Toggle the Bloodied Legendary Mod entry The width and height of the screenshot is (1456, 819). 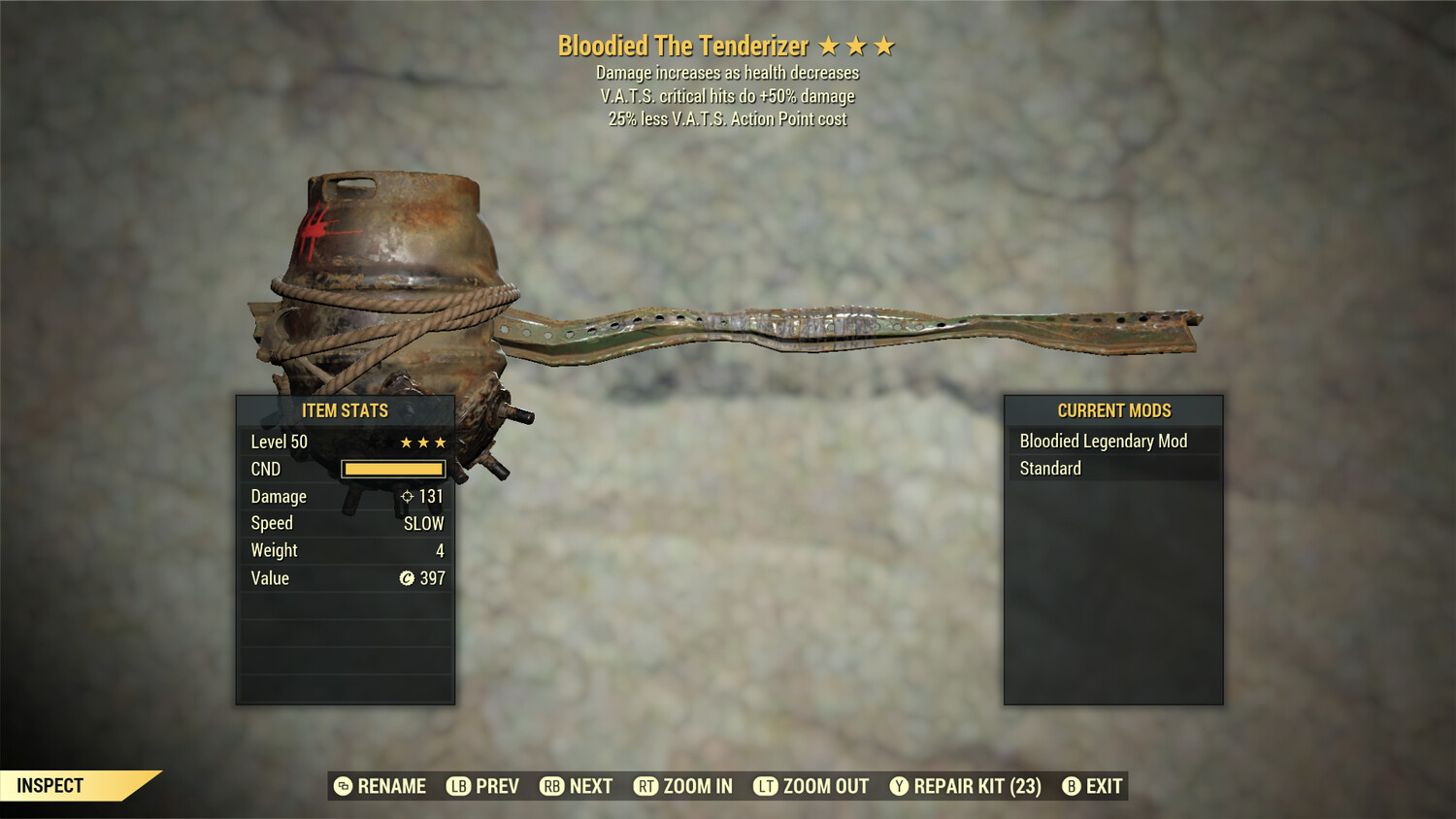pos(1103,441)
